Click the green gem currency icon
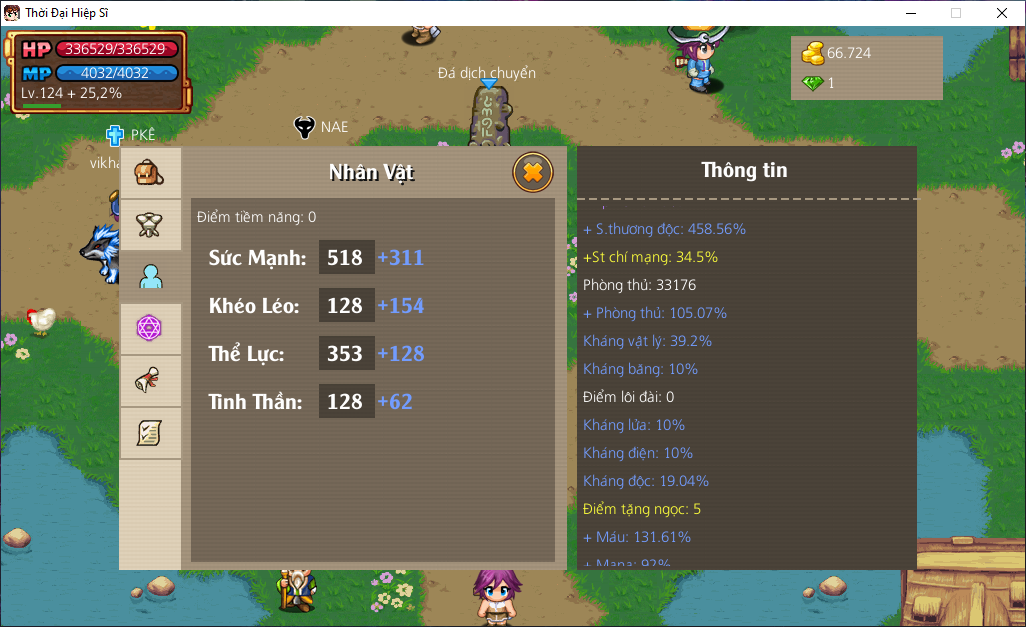This screenshot has width=1026, height=627. (x=813, y=83)
